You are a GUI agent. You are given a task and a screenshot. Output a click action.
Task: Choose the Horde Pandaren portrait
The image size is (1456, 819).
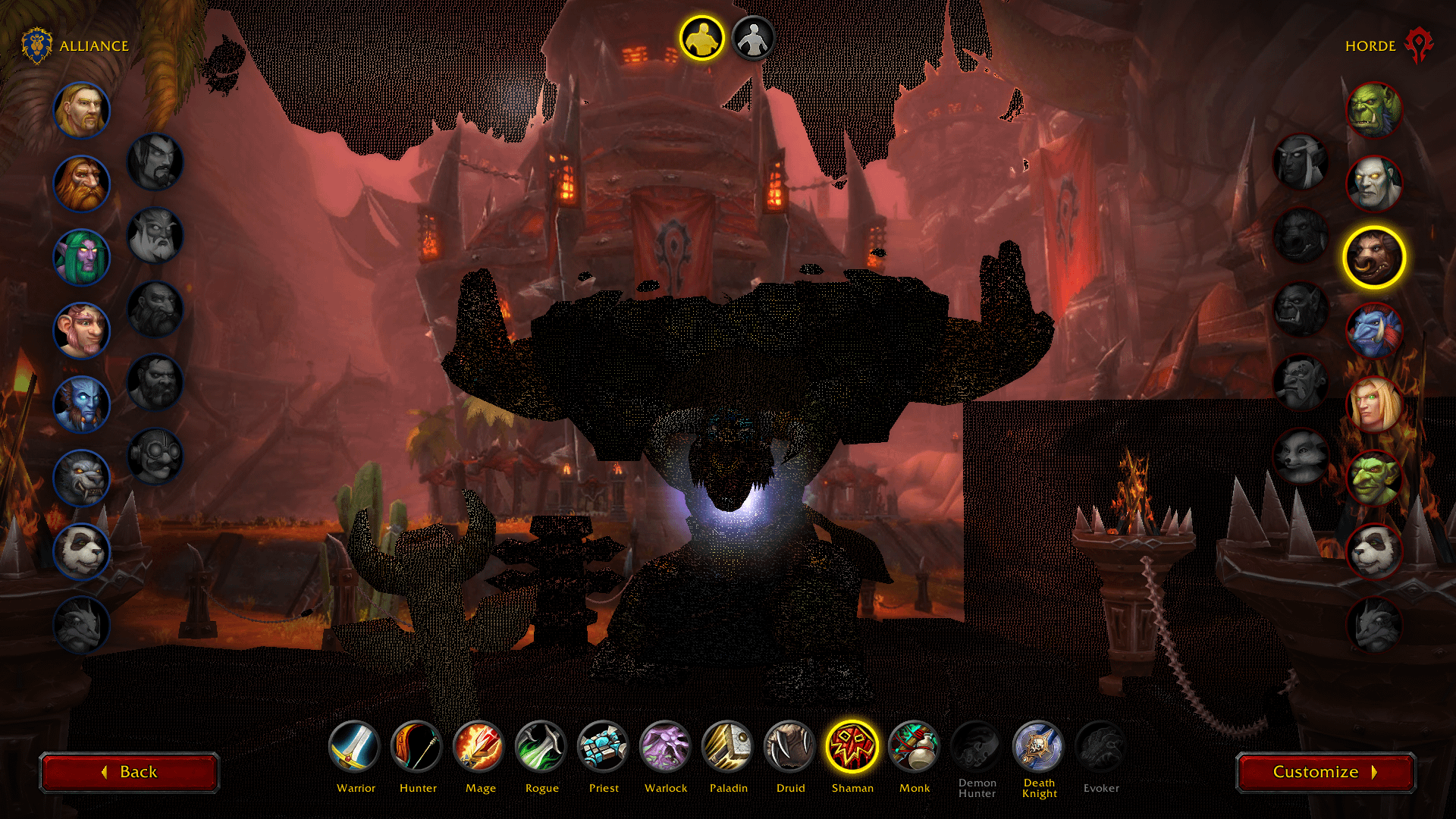pyautogui.click(x=1374, y=552)
